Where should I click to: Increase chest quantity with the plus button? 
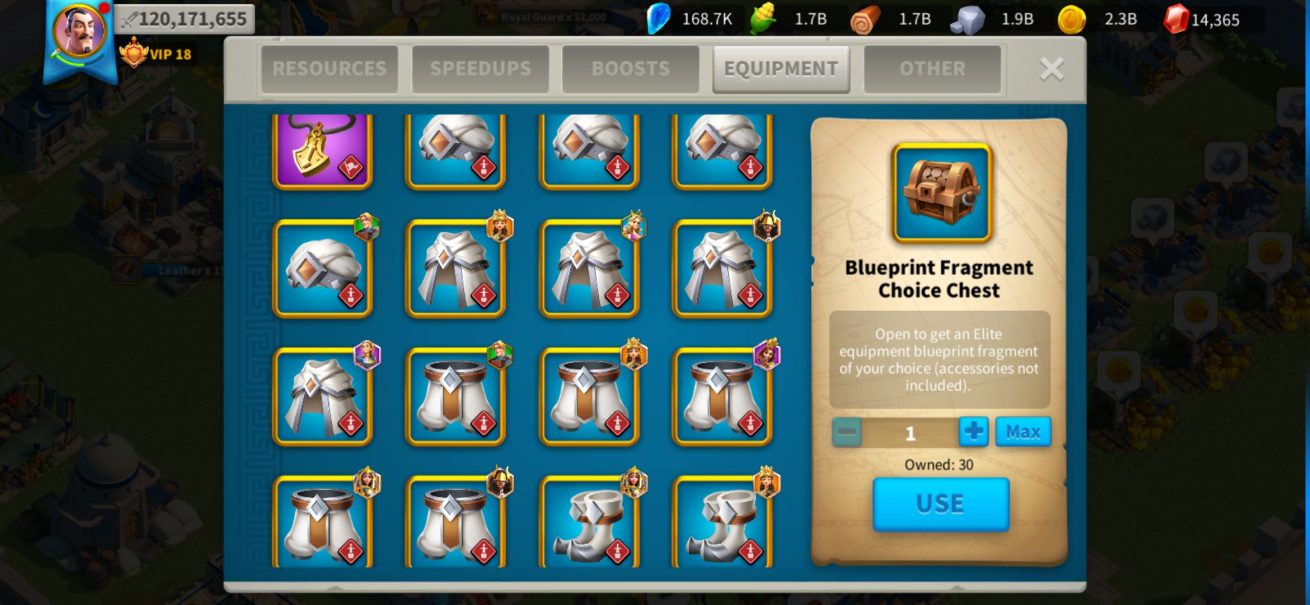click(x=973, y=432)
